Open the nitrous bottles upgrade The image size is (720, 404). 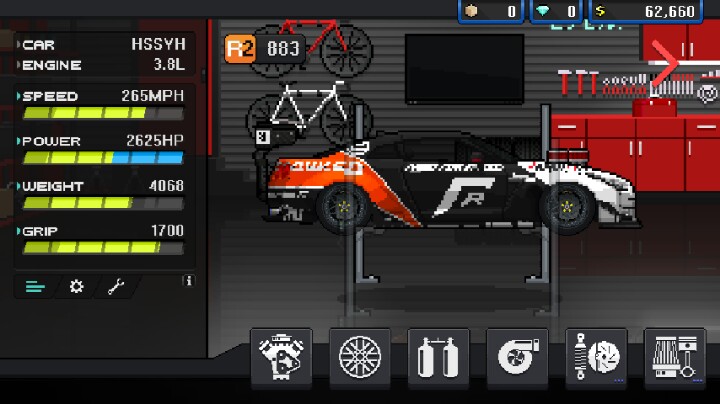pos(439,357)
